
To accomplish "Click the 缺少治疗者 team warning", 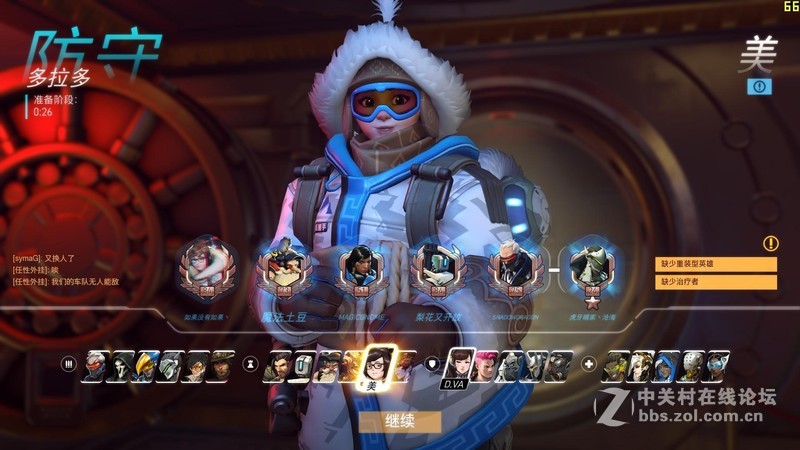I will [716, 282].
